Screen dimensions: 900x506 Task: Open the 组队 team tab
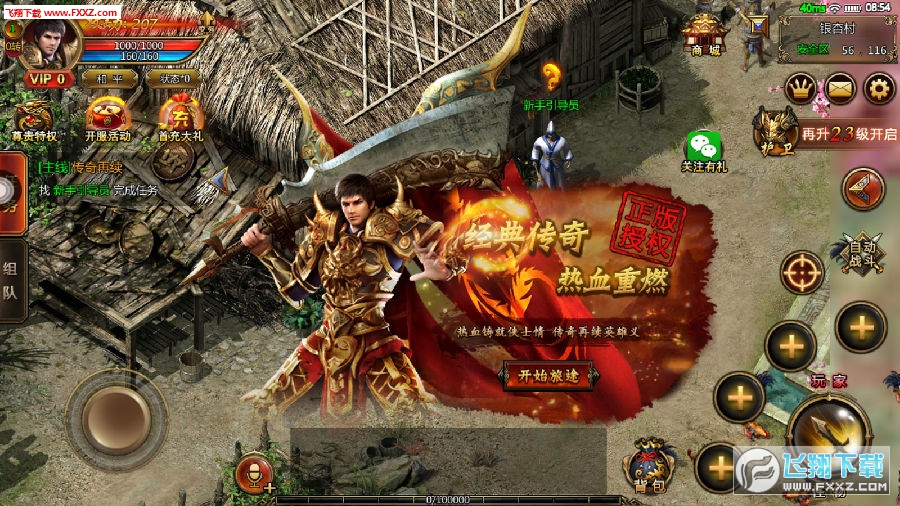click(x=12, y=281)
